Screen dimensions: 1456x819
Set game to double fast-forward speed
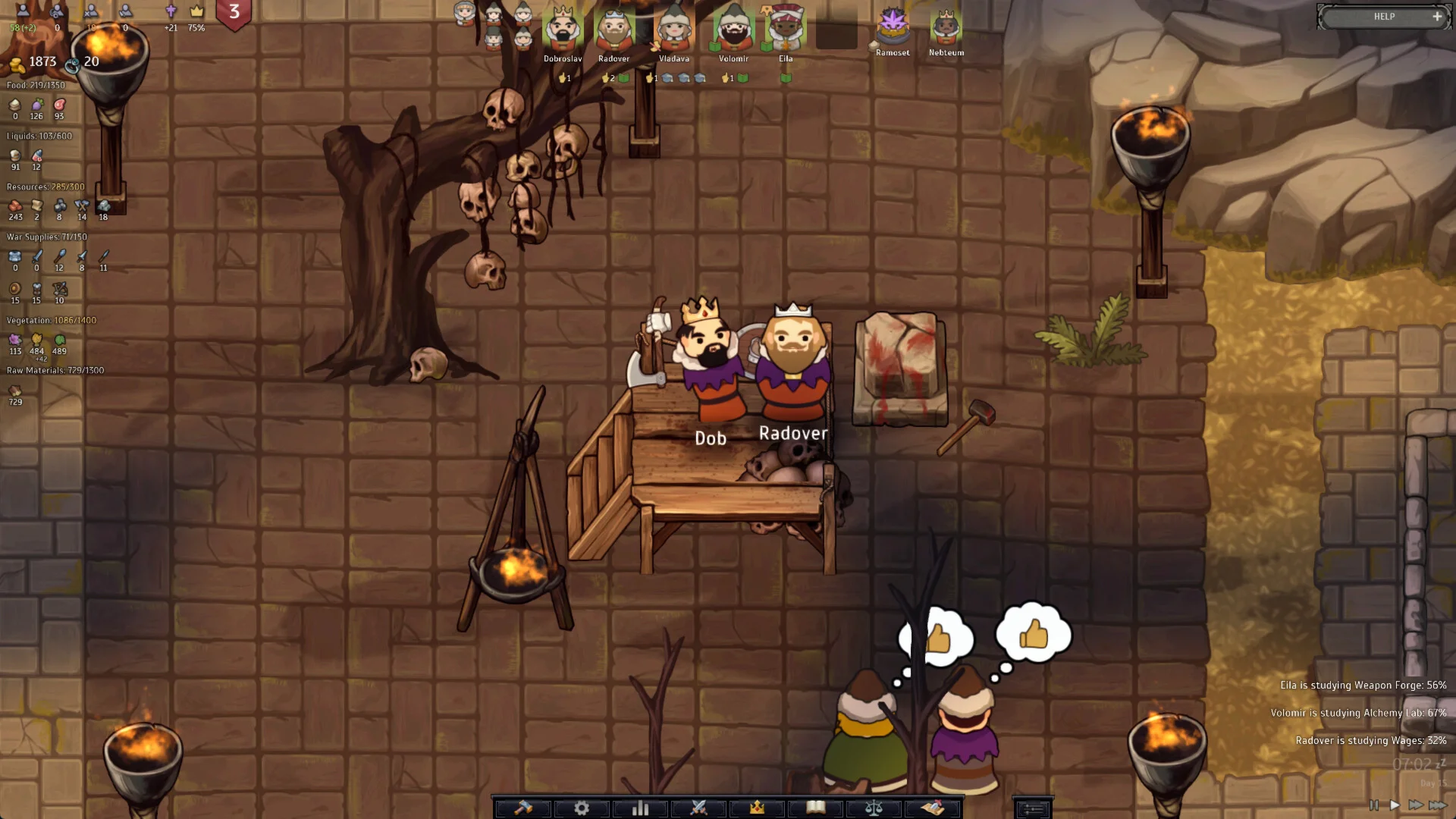click(x=1415, y=805)
